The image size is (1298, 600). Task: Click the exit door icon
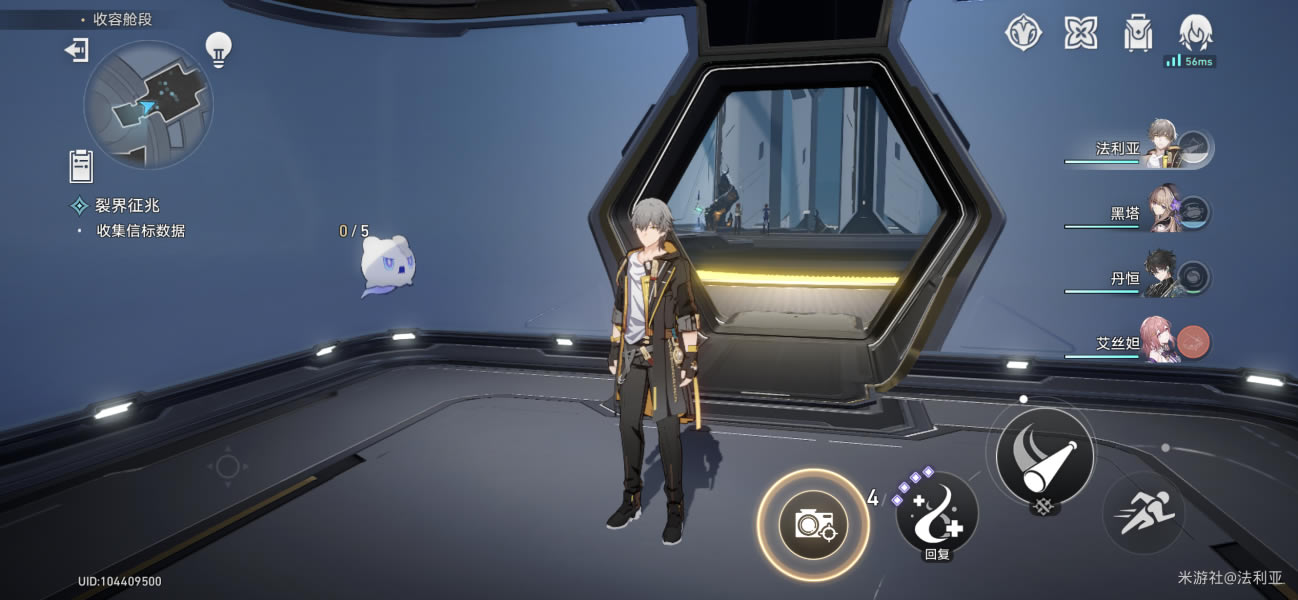(x=77, y=49)
